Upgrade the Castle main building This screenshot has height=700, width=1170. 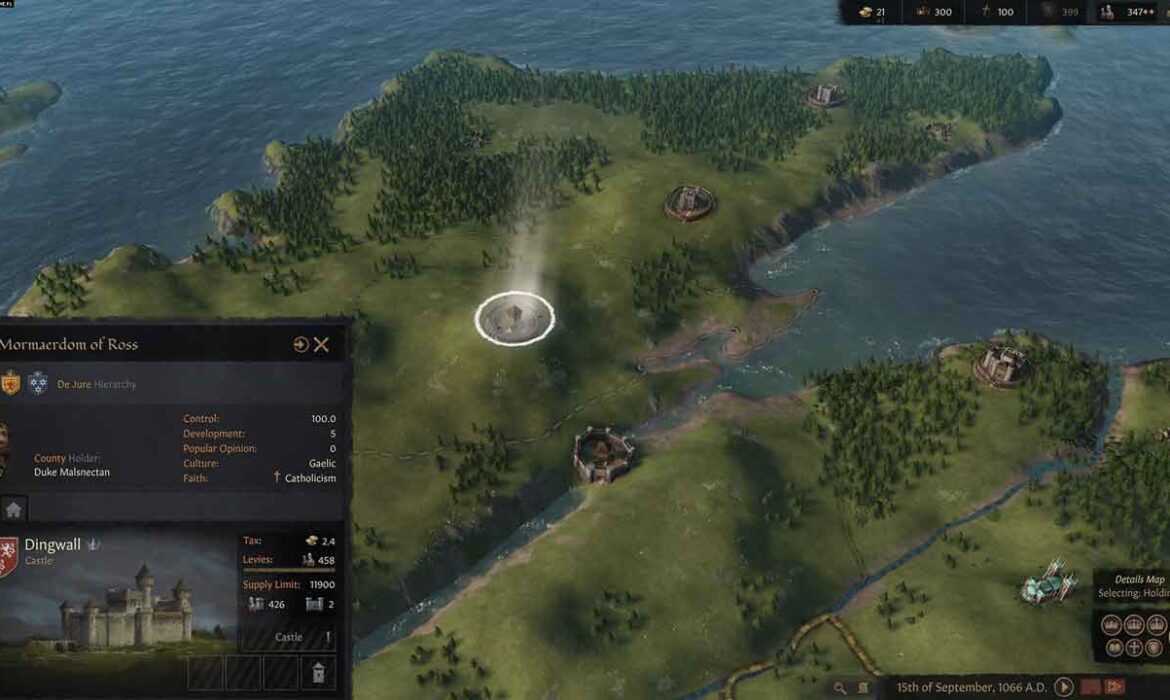(x=289, y=637)
